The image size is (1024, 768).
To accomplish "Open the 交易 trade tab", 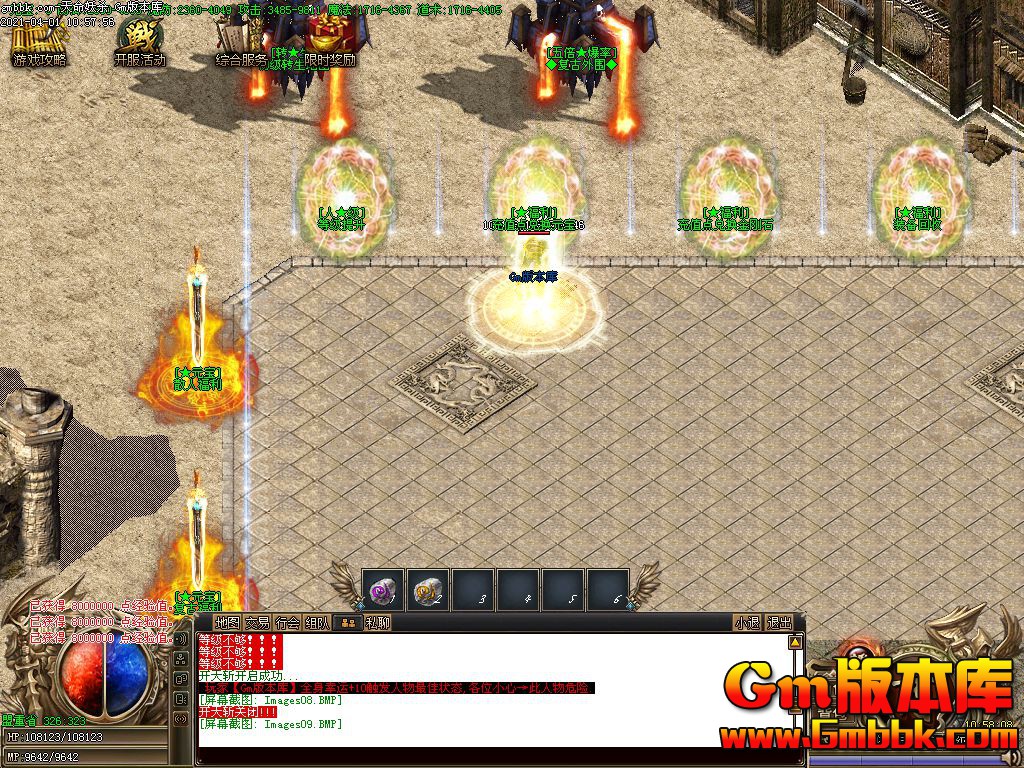I will click(257, 623).
